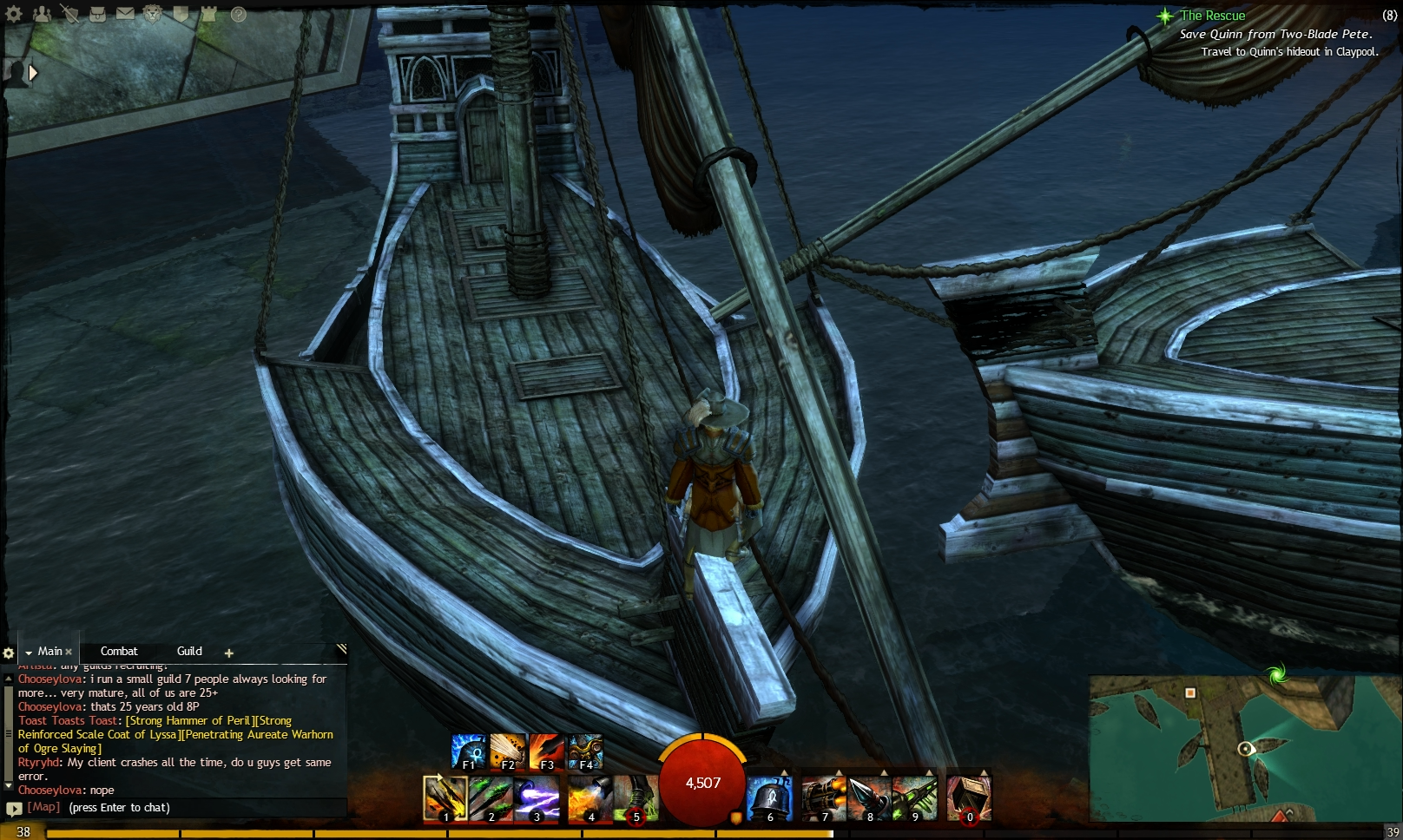The image size is (1403, 840).
Task: Open the World vs World tower icon
Action: click(207, 15)
